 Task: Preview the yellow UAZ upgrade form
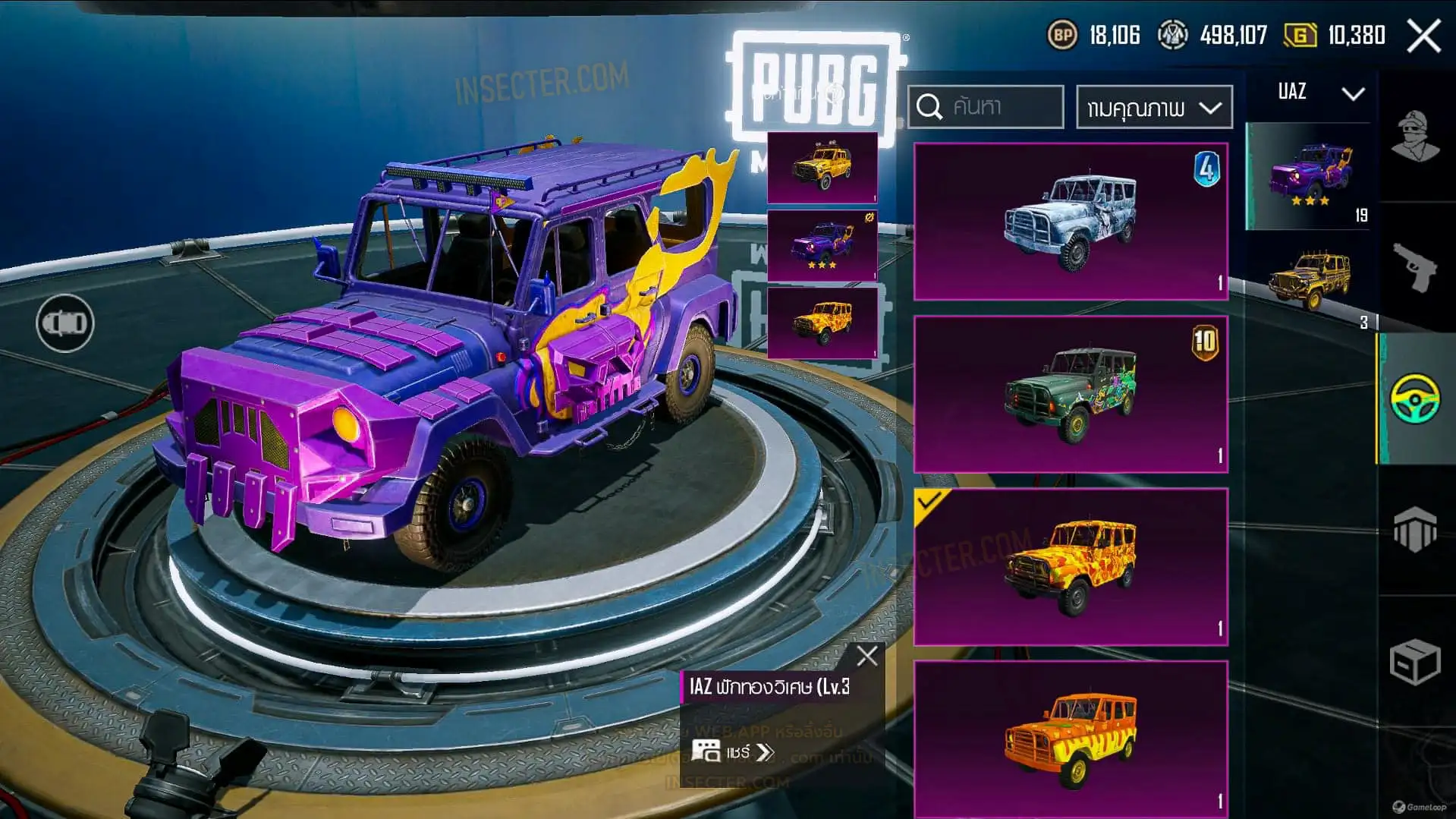pos(822,168)
